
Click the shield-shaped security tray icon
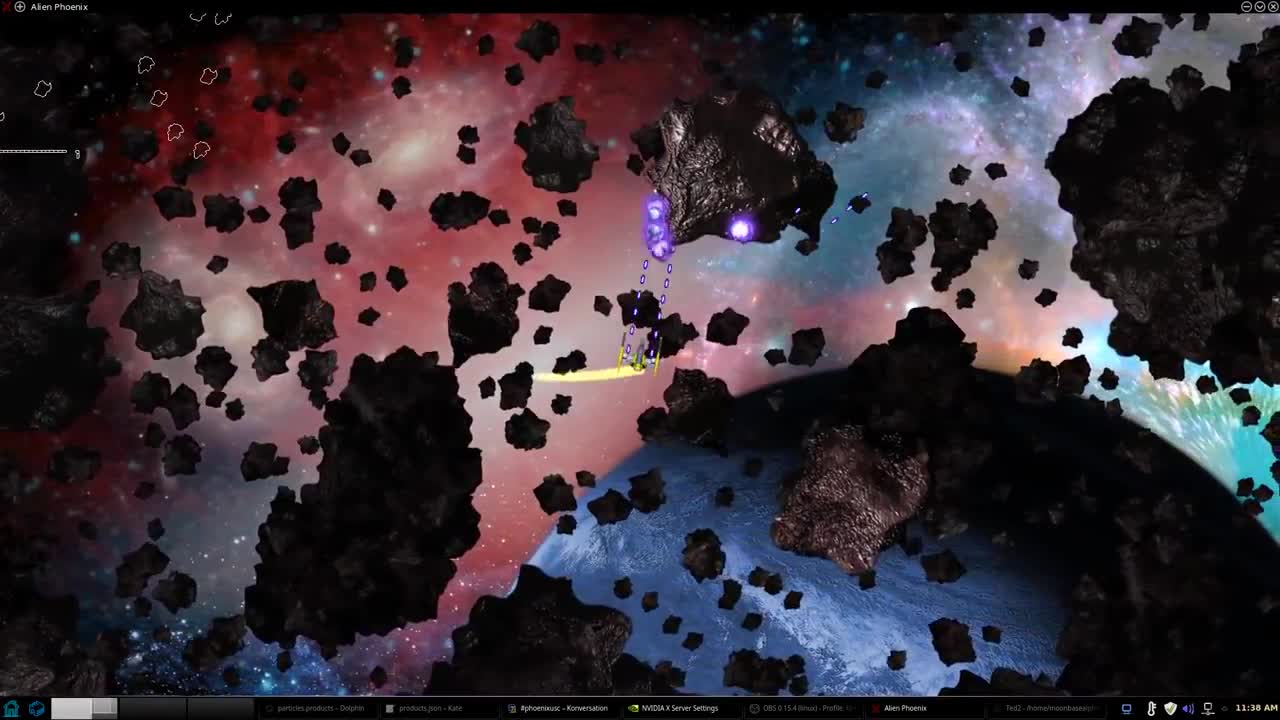[1171, 709]
